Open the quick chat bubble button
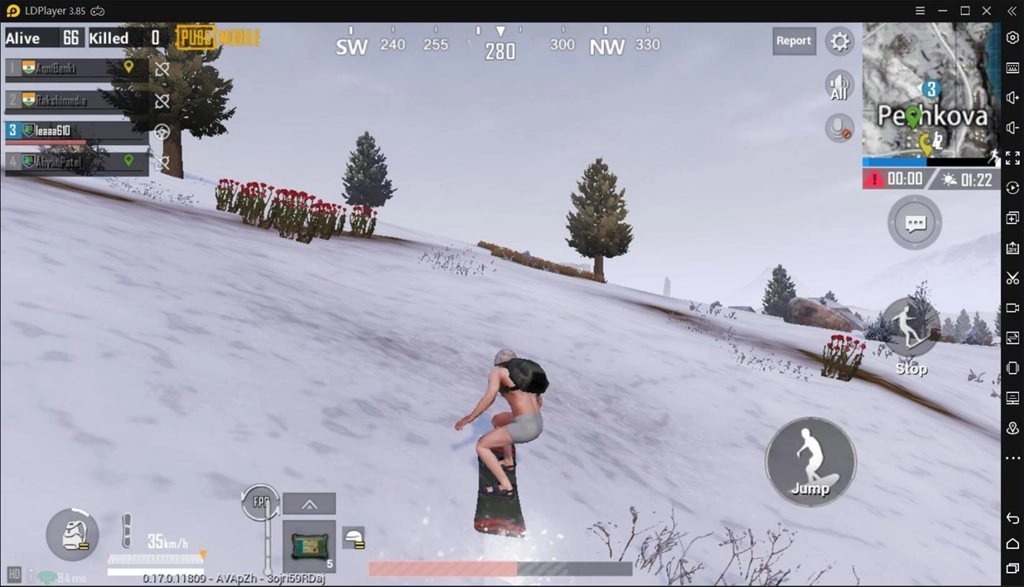 (914, 222)
